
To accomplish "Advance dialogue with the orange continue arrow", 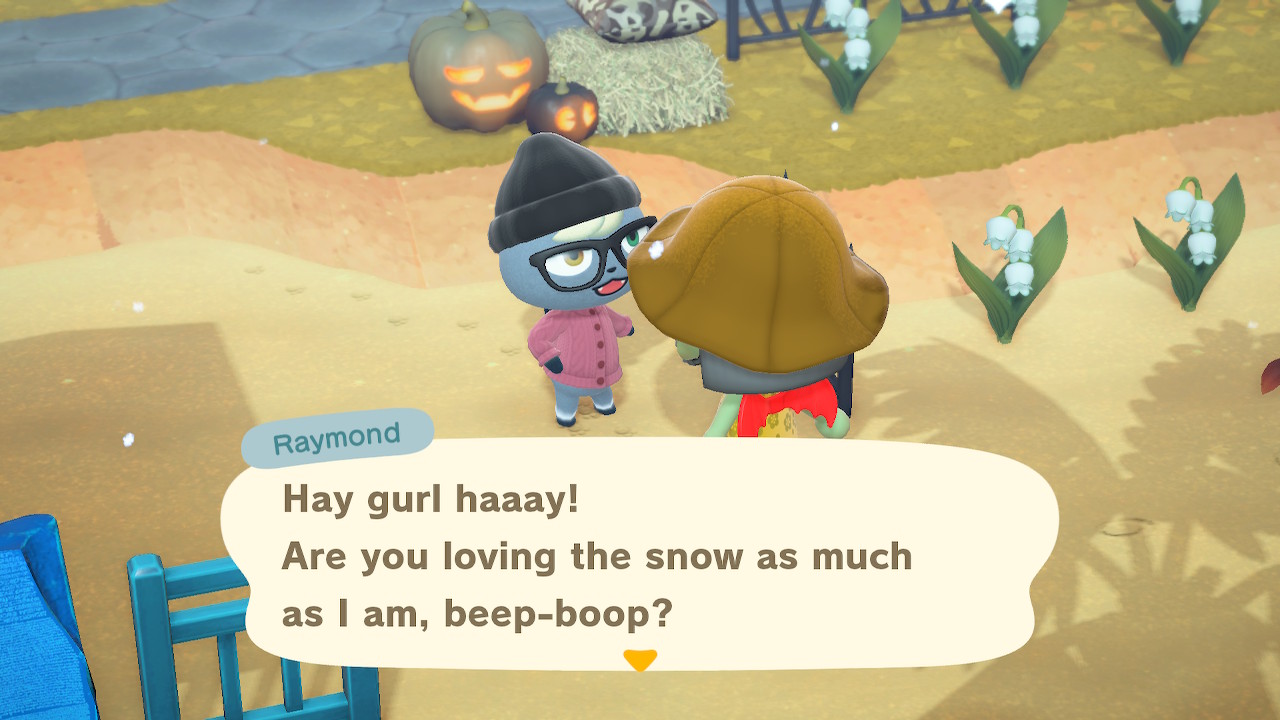I will pyautogui.click(x=640, y=660).
